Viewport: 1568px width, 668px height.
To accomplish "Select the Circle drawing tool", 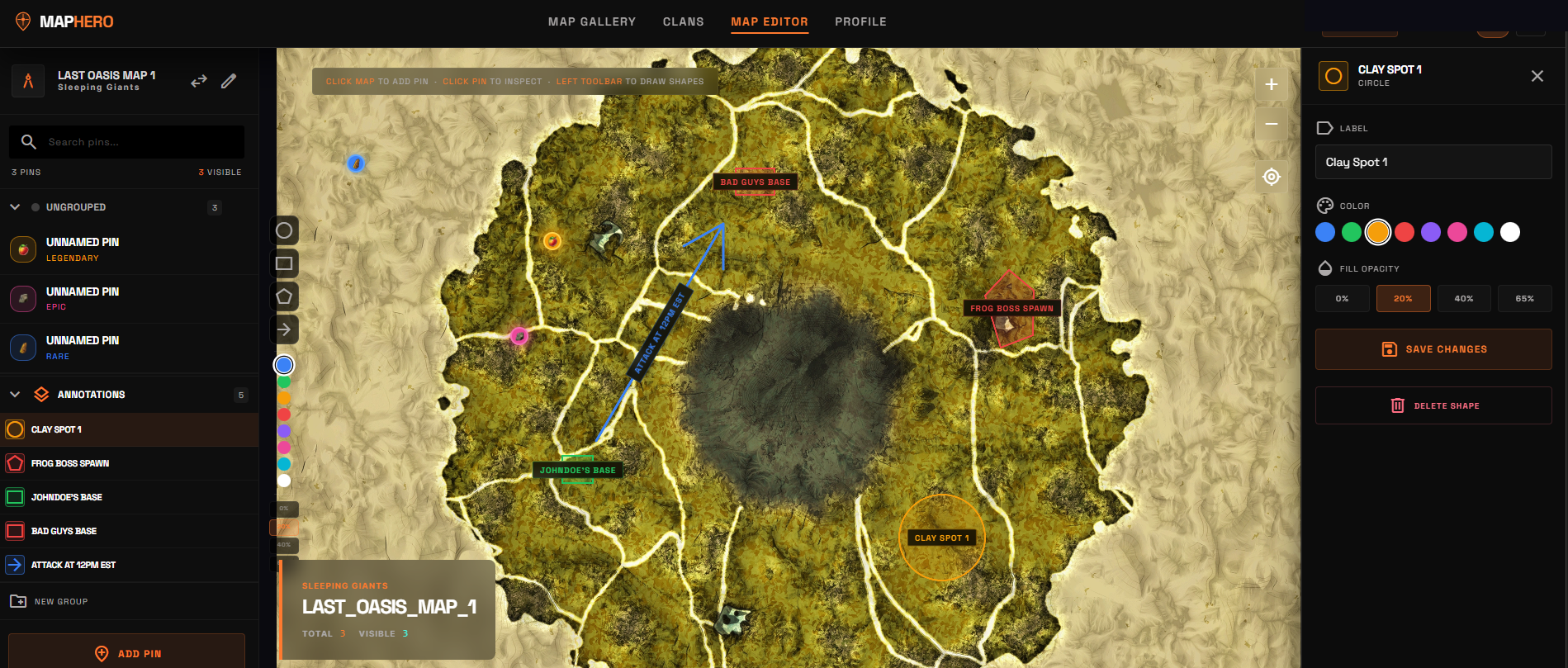I will pos(284,230).
